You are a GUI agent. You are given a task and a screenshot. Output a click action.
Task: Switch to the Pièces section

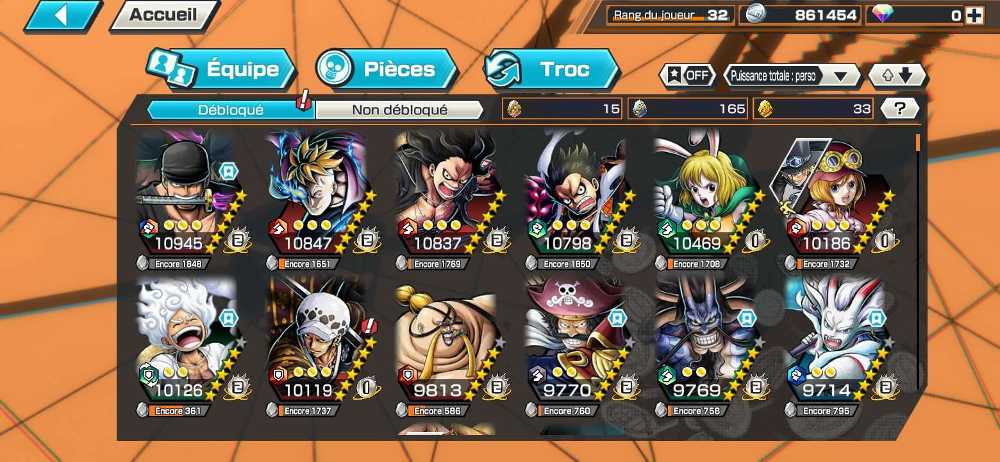tap(387, 69)
